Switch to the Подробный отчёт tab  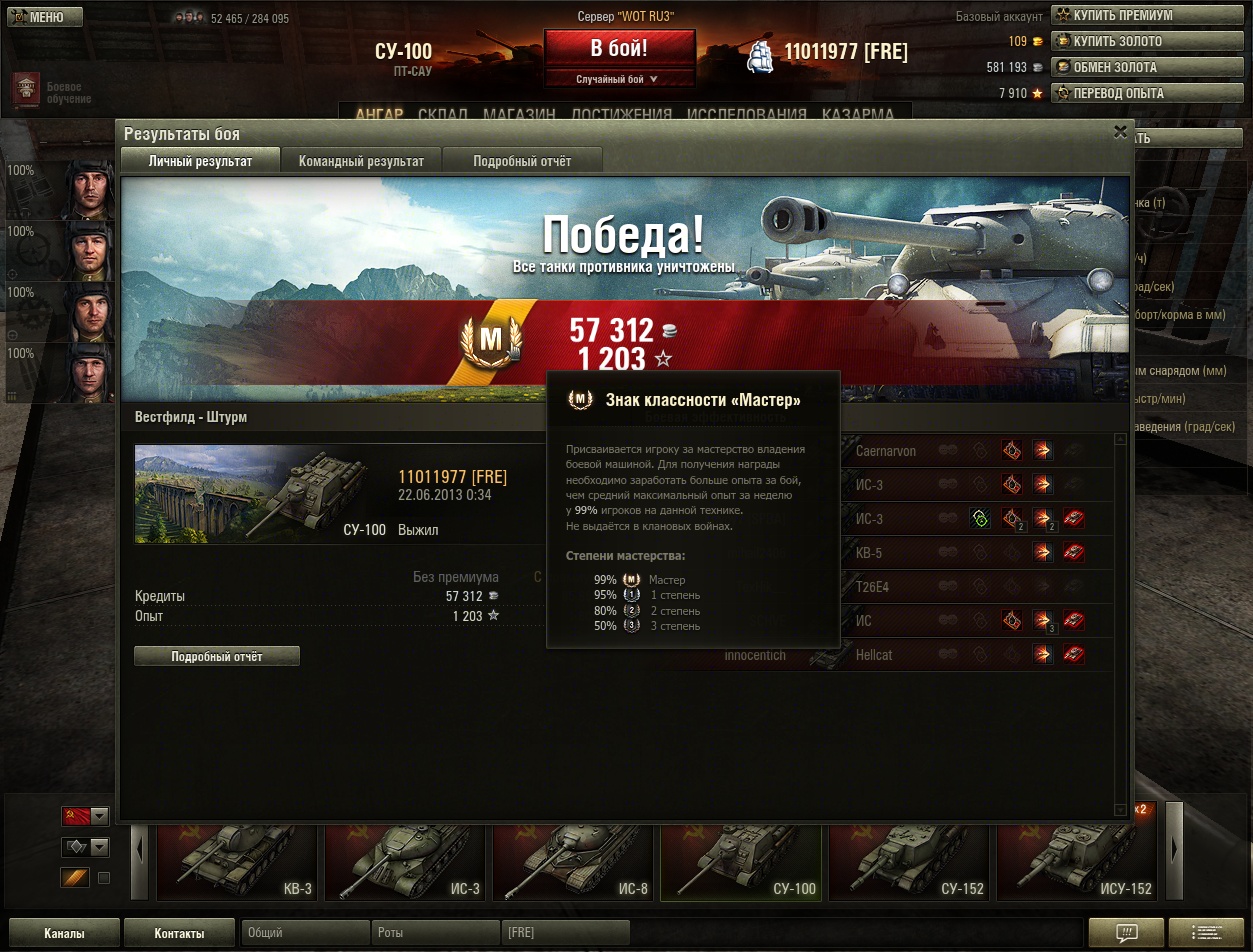coord(522,161)
